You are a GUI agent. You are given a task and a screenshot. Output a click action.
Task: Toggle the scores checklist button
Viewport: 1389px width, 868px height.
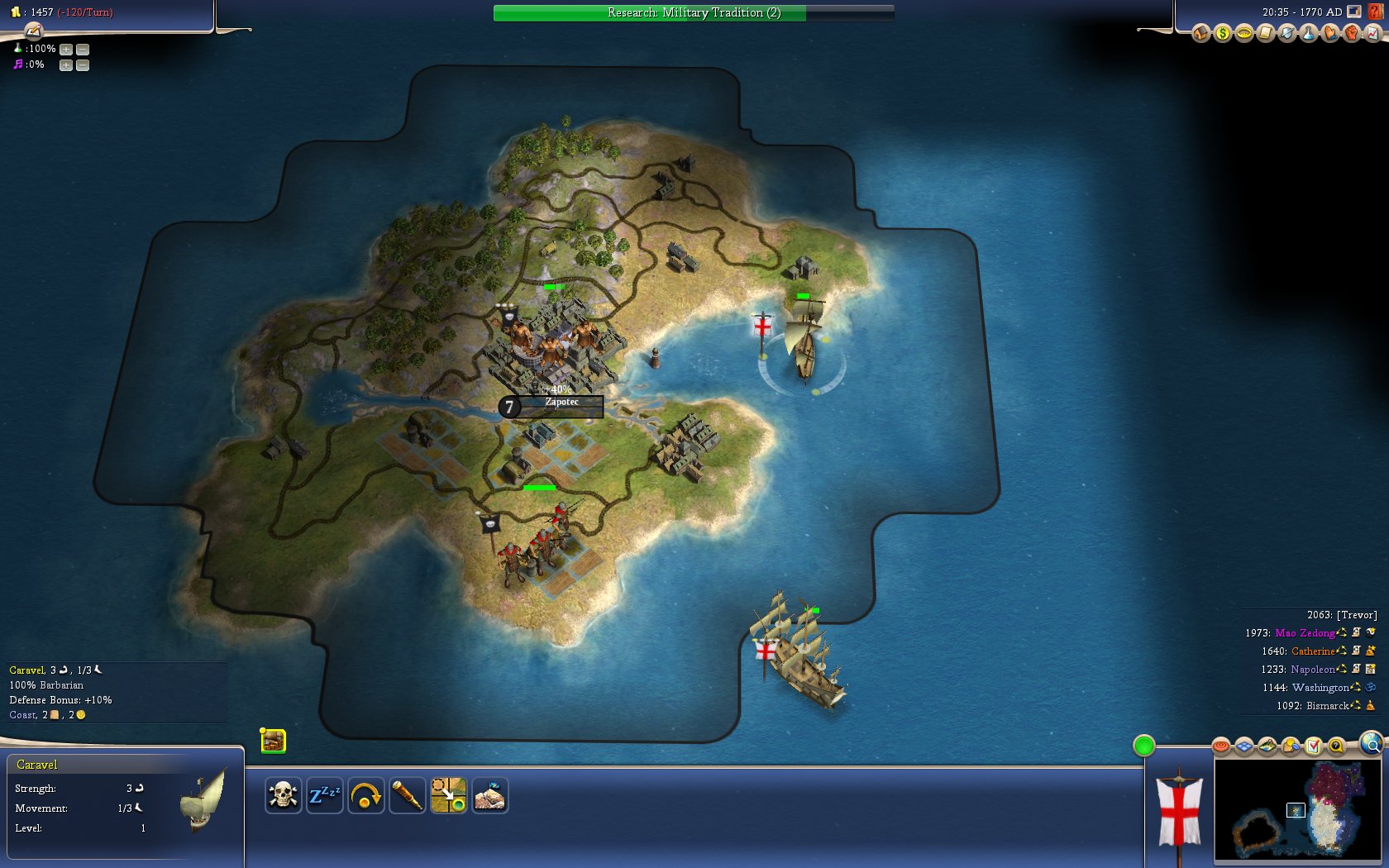click(x=1313, y=747)
